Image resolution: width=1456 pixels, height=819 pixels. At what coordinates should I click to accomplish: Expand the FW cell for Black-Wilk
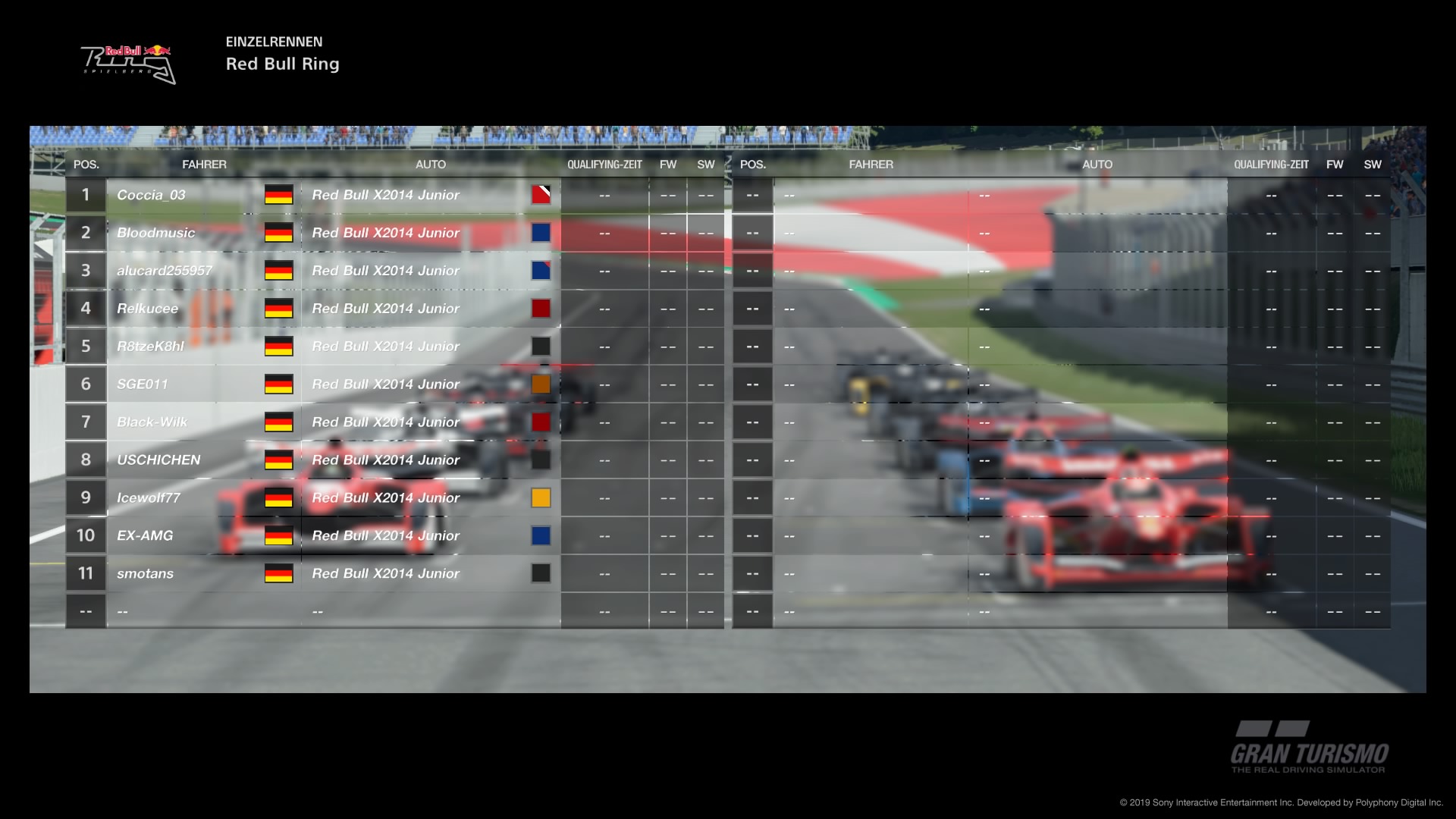click(x=668, y=422)
